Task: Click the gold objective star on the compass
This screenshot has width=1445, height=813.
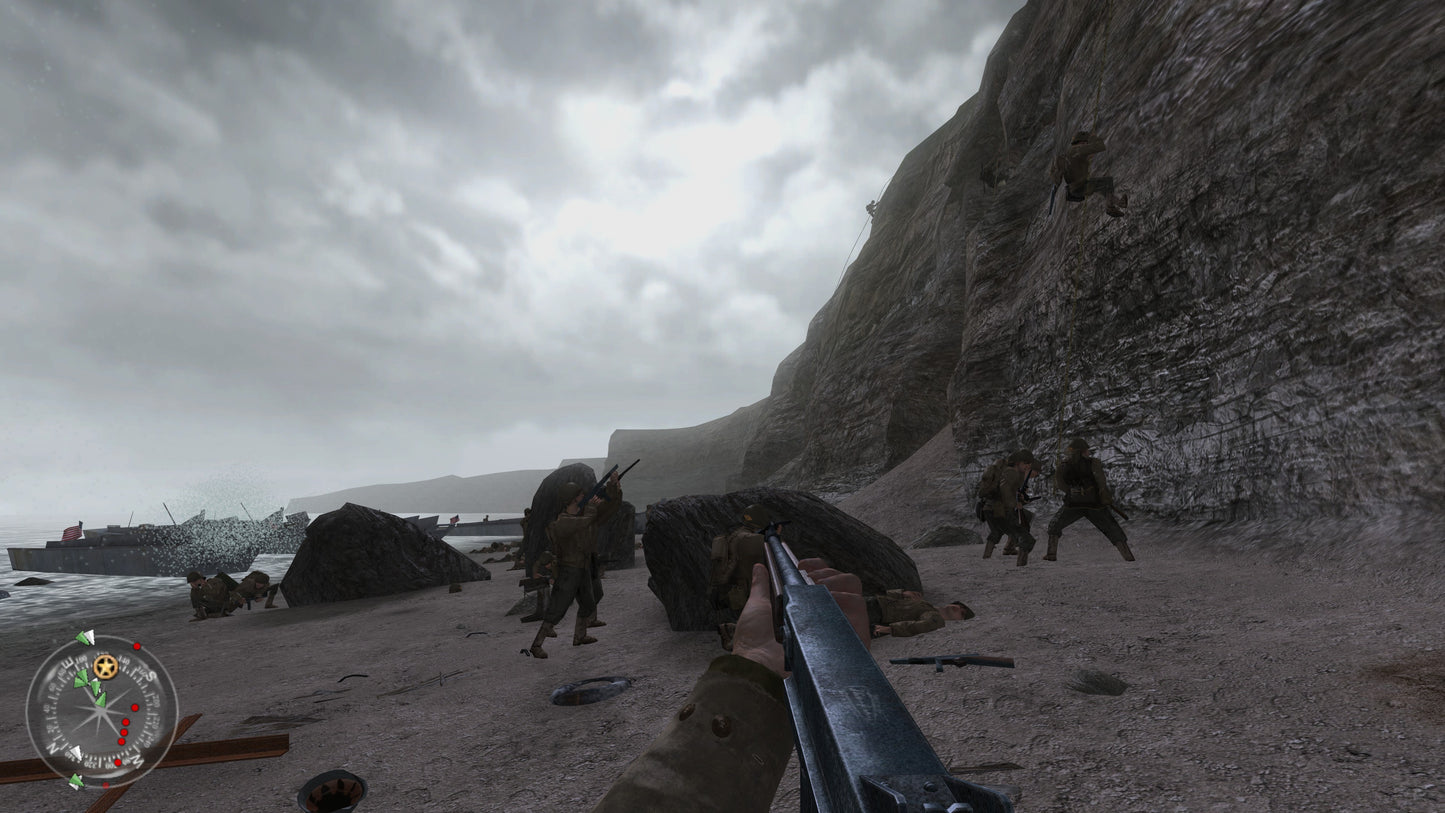Action: 106,666
